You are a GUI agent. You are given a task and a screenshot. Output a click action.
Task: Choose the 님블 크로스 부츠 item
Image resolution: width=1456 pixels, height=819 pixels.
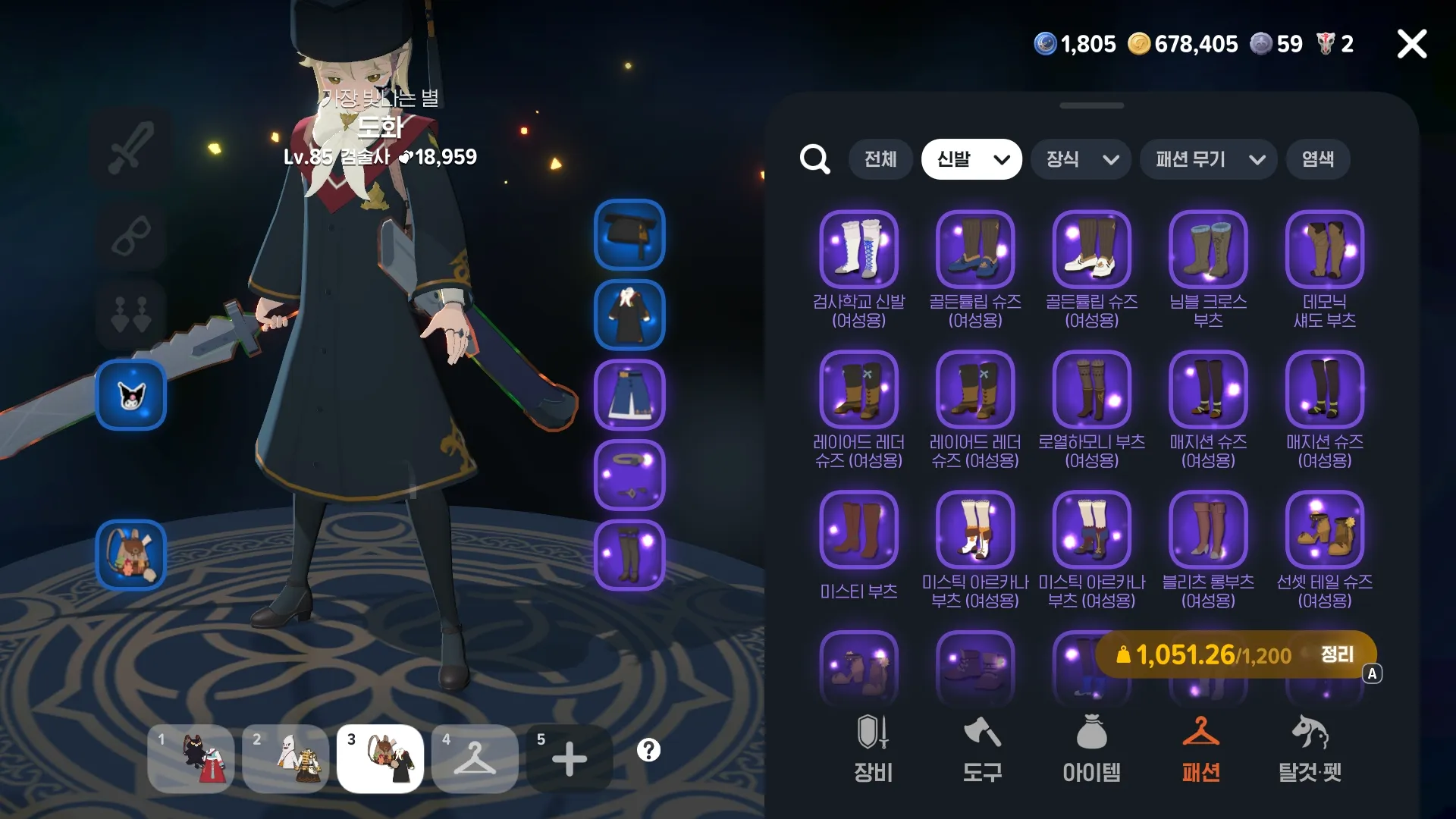(x=1208, y=249)
